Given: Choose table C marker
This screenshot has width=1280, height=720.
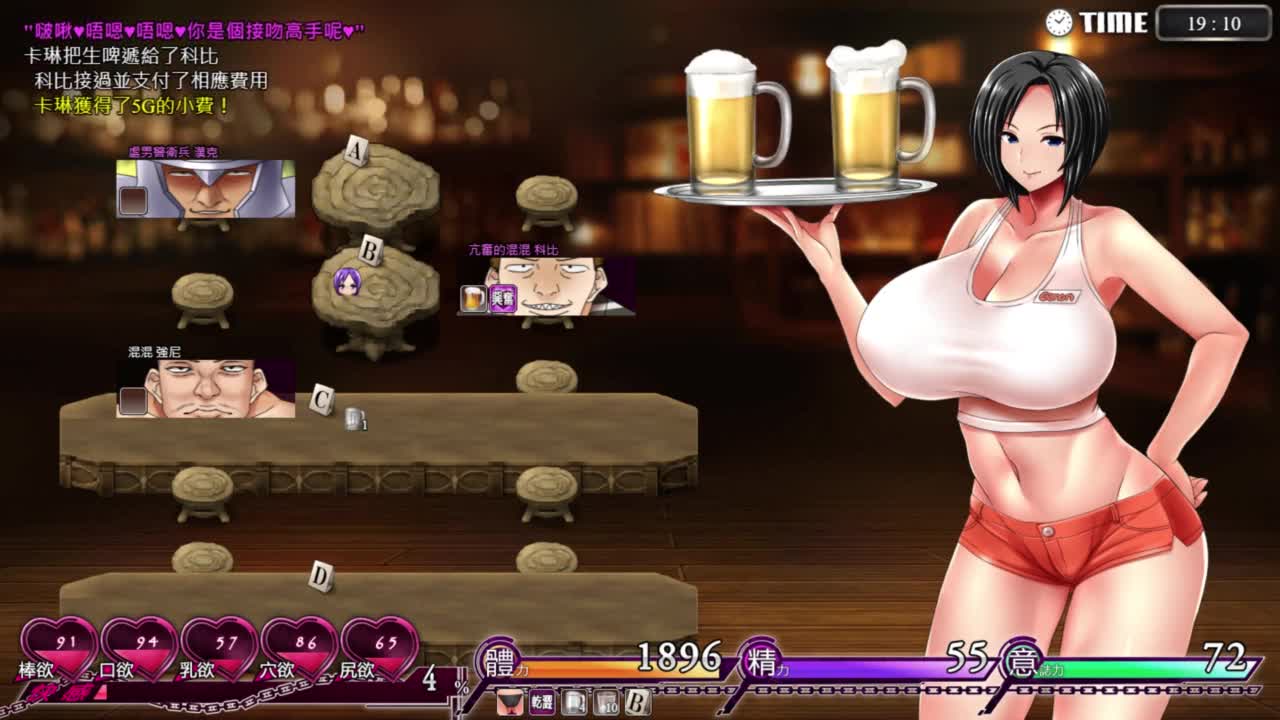Looking at the screenshot, I should (x=321, y=399).
